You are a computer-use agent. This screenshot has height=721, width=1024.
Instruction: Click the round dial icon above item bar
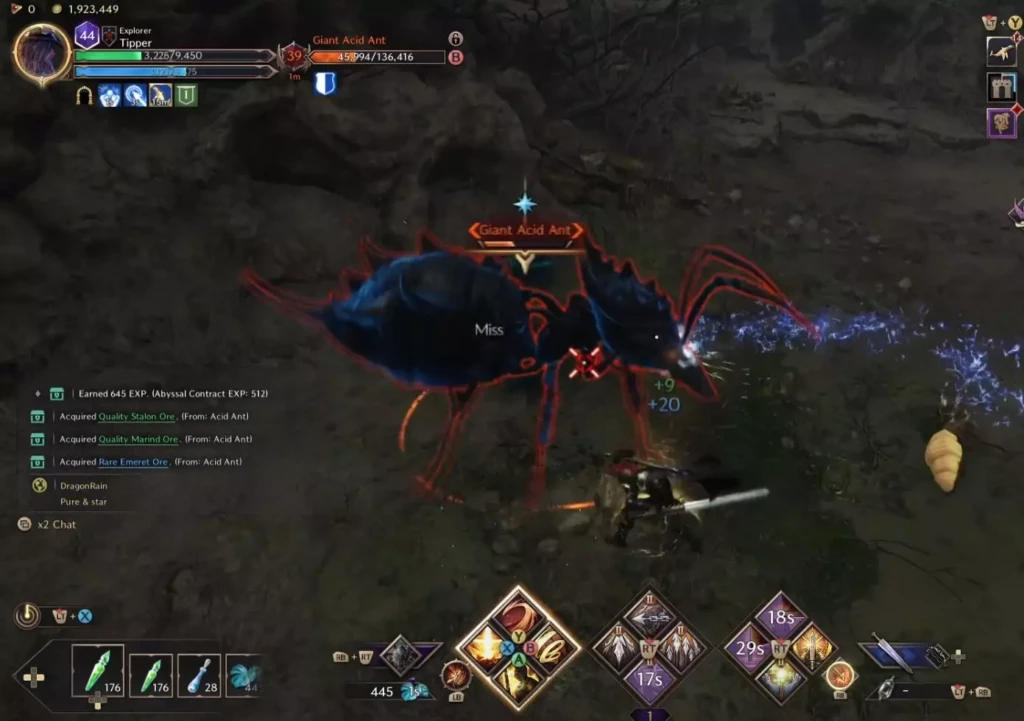point(27,615)
